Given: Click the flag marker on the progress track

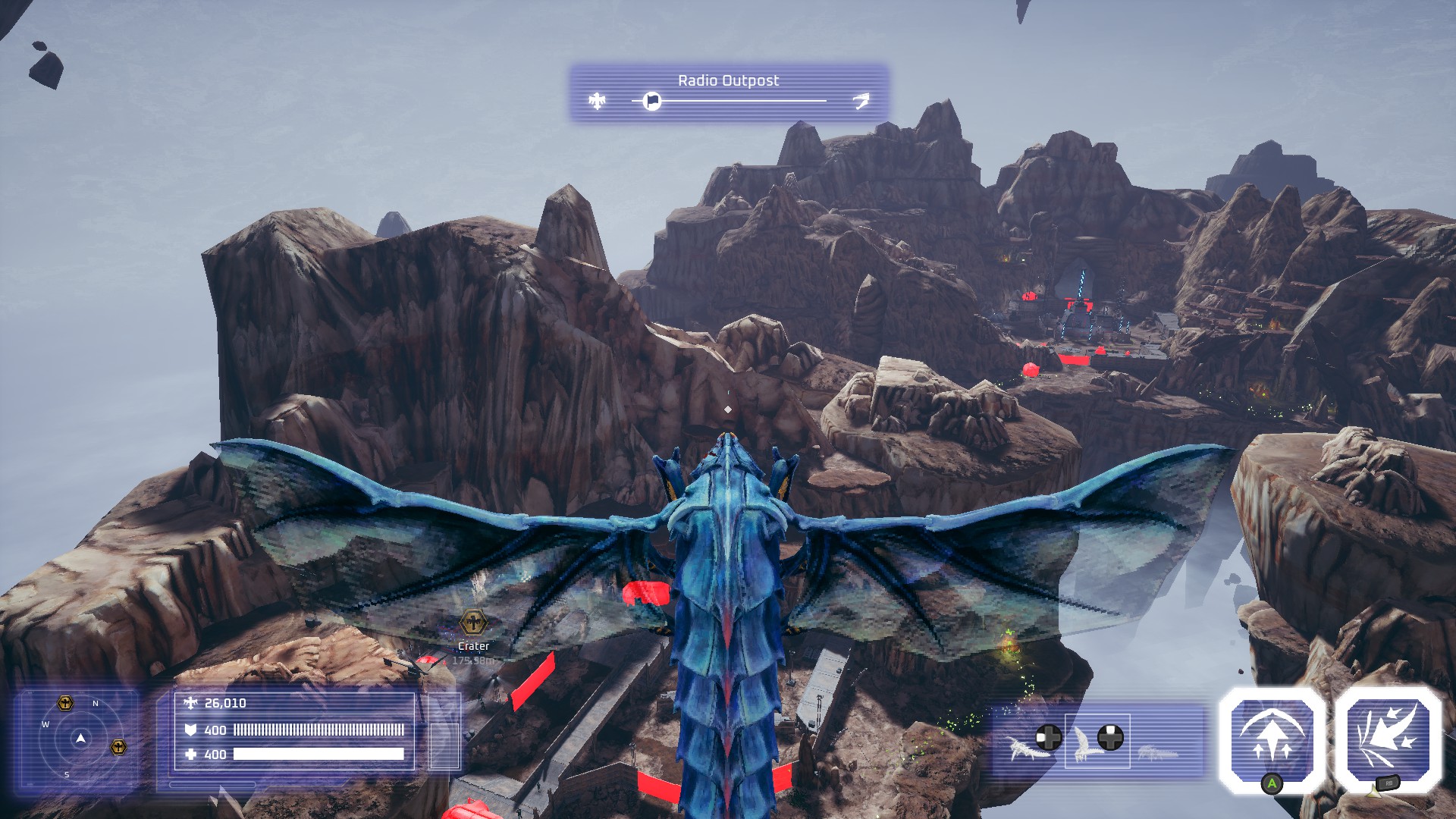Looking at the screenshot, I should pyautogui.click(x=651, y=101).
